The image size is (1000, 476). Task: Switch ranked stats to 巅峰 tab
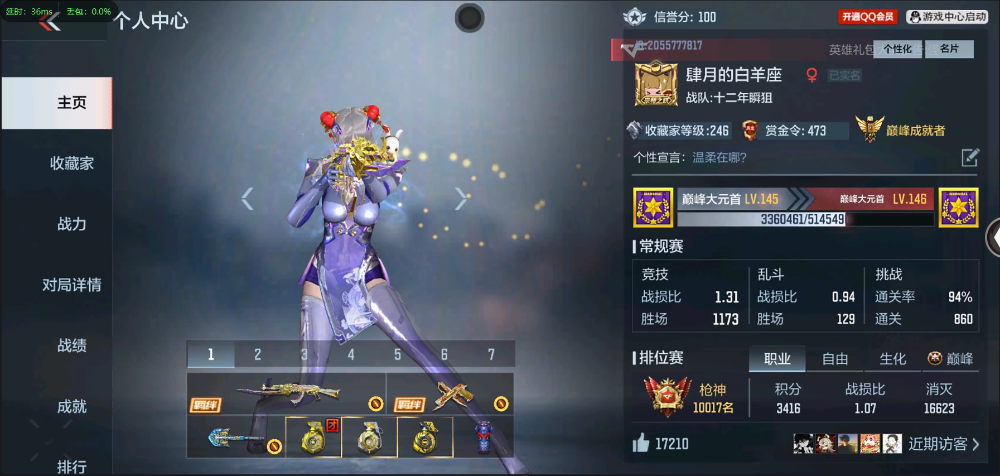pos(949,359)
